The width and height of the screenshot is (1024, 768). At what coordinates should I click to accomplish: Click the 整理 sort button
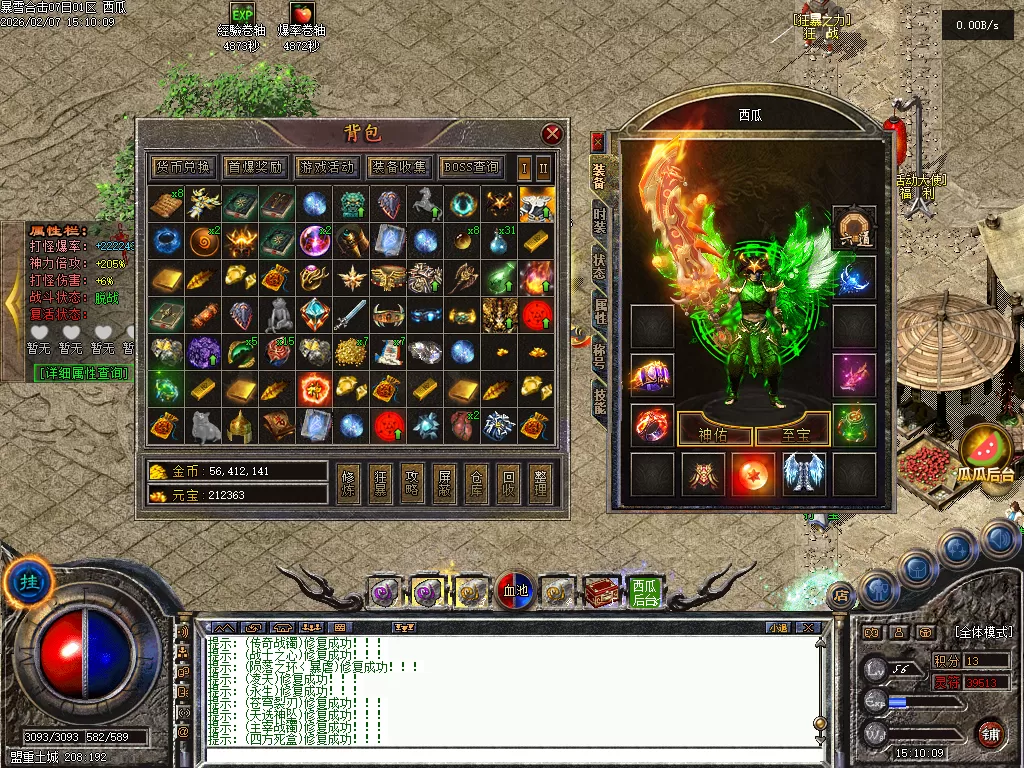541,483
